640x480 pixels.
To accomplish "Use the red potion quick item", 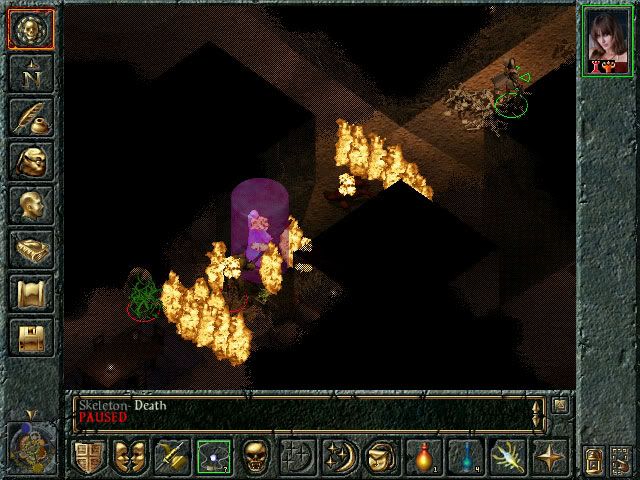I will coord(424,457).
